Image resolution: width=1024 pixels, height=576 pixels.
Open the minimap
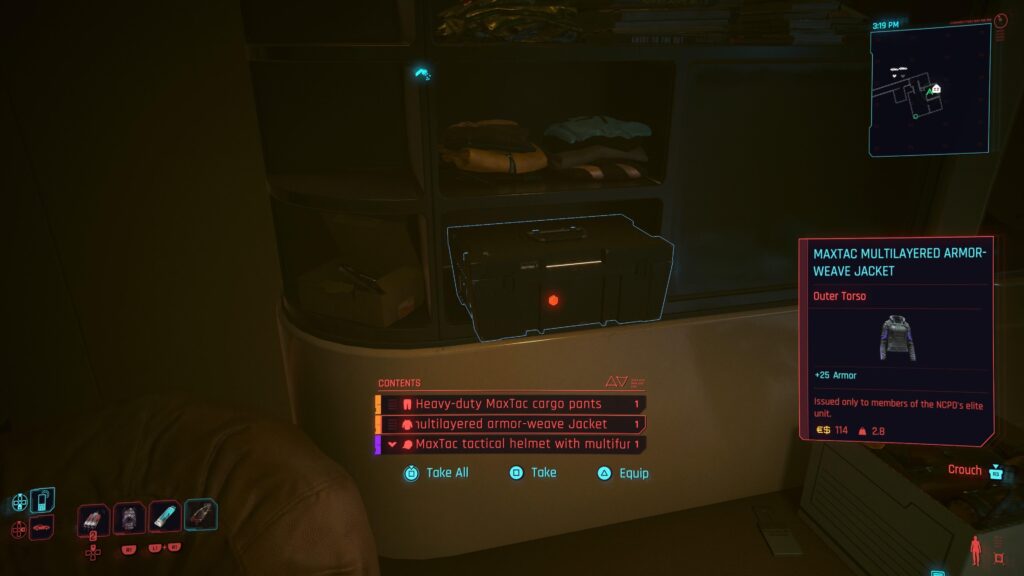929,90
